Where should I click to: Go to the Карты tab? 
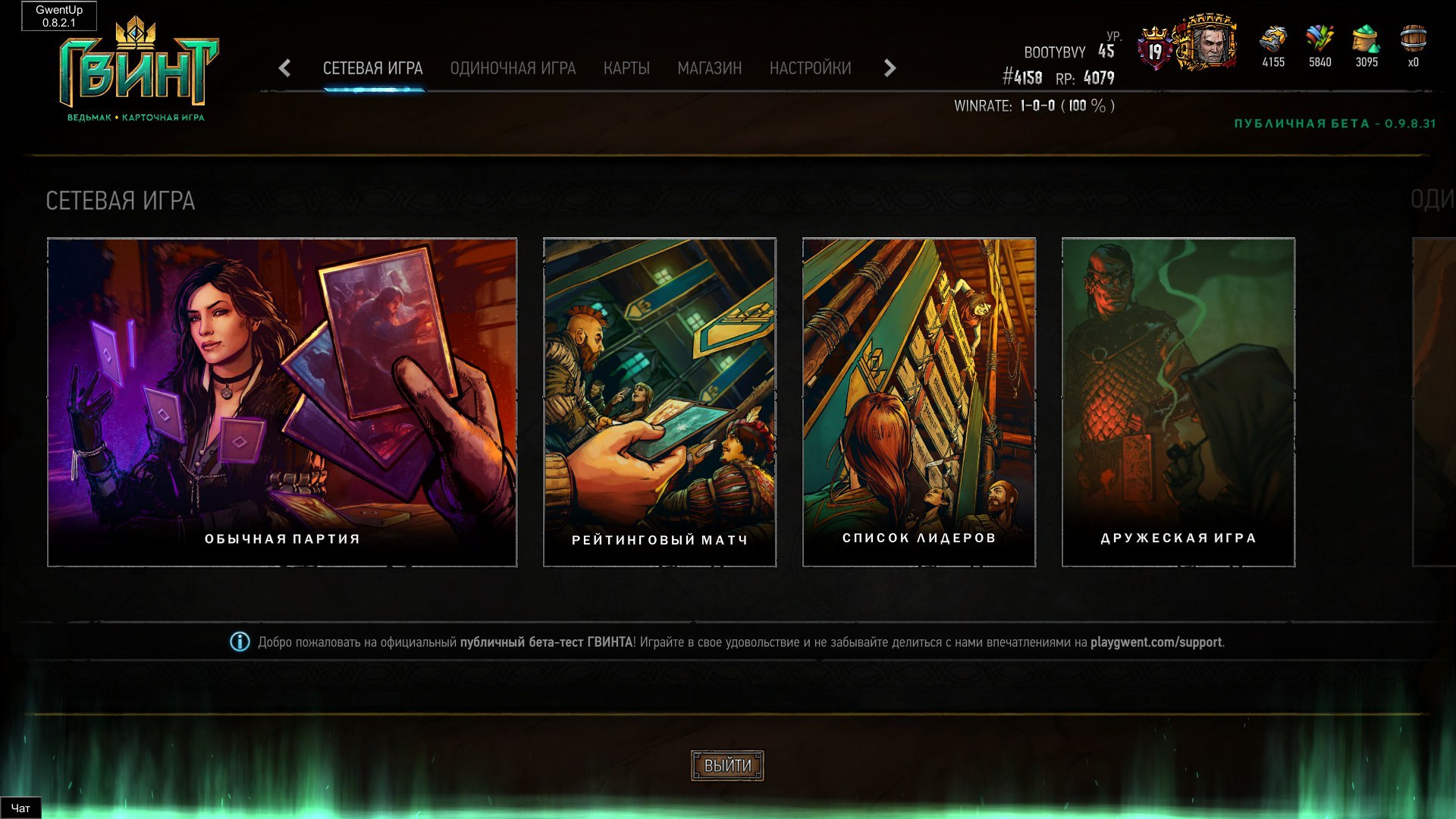(x=626, y=68)
